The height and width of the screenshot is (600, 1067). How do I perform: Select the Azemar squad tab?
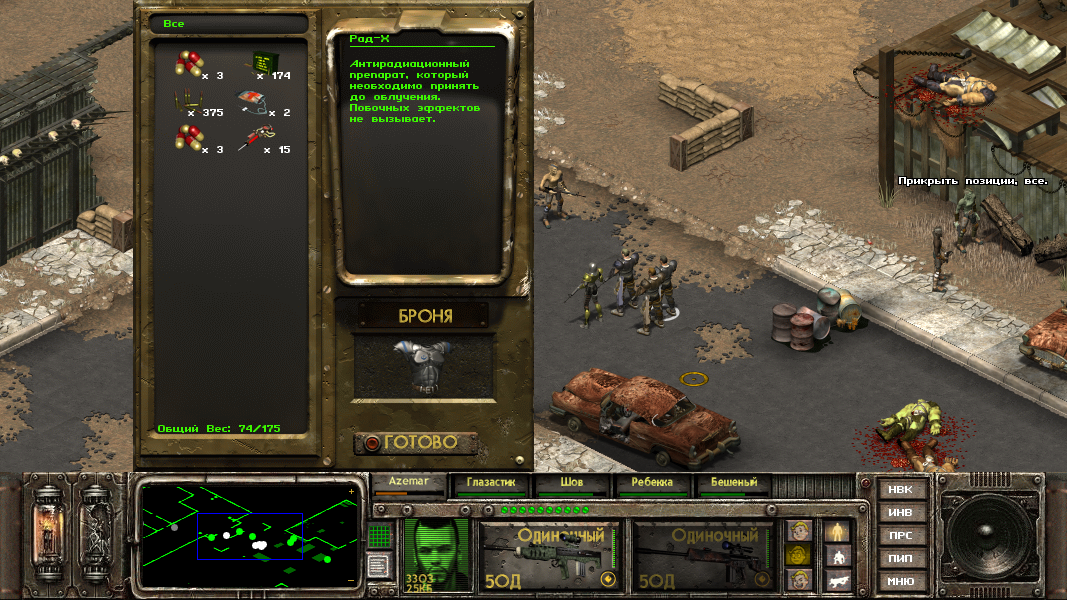pyautogui.click(x=408, y=483)
